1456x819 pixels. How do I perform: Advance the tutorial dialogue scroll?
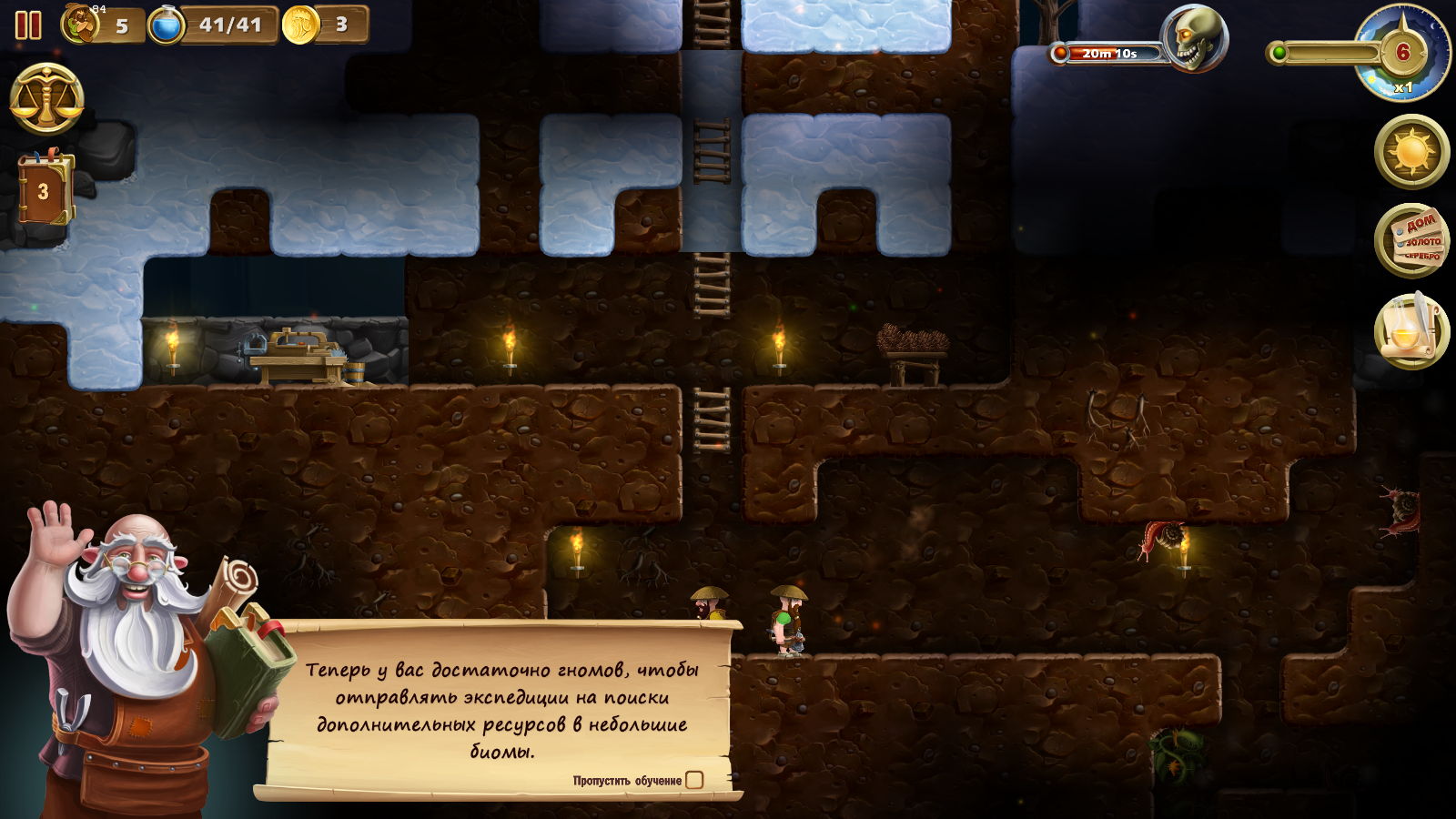pos(499,710)
